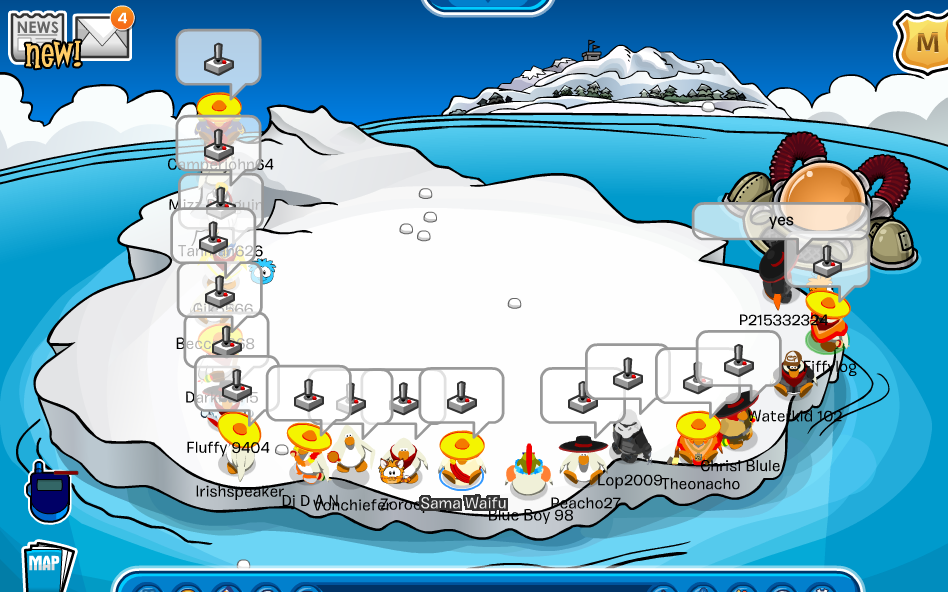Open the Map
The width and height of the screenshot is (948, 592).
47,565
